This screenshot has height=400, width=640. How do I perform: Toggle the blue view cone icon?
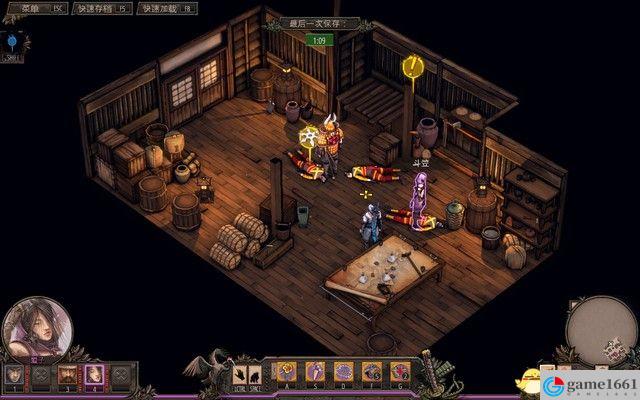(x=13, y=43)
